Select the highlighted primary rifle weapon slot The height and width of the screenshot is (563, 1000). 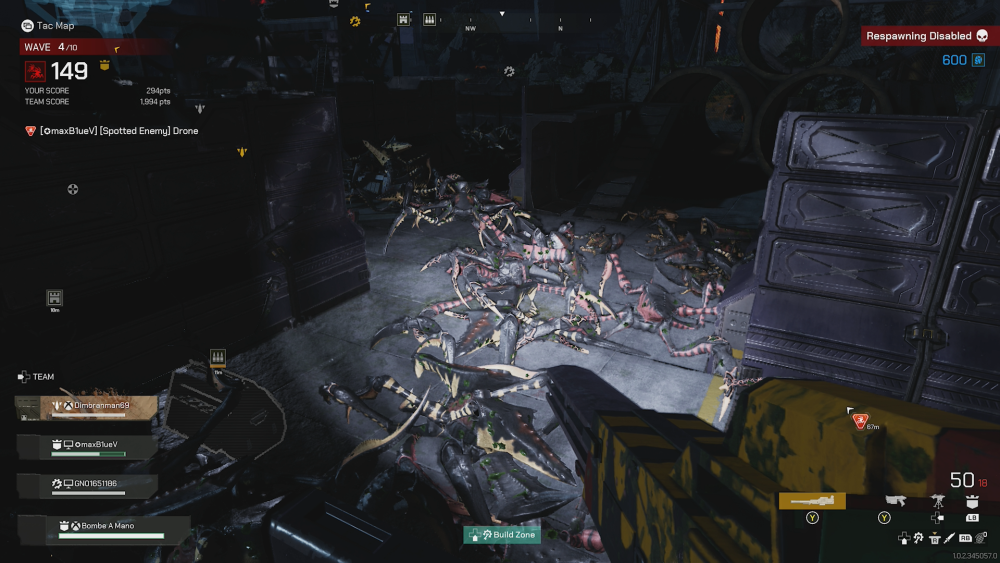click(x=811, y=501)
